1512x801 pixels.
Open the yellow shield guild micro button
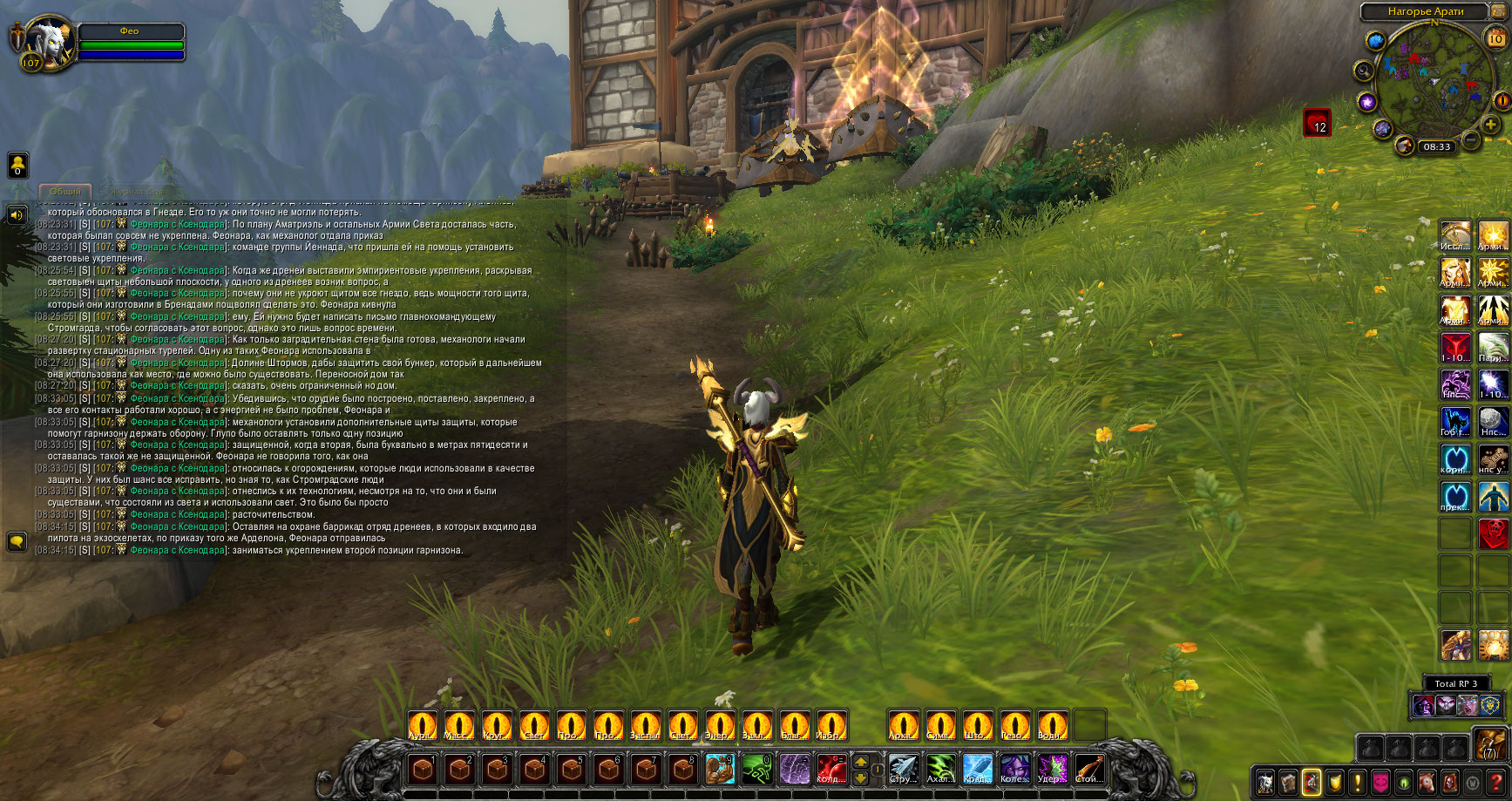pos(1334,782)
